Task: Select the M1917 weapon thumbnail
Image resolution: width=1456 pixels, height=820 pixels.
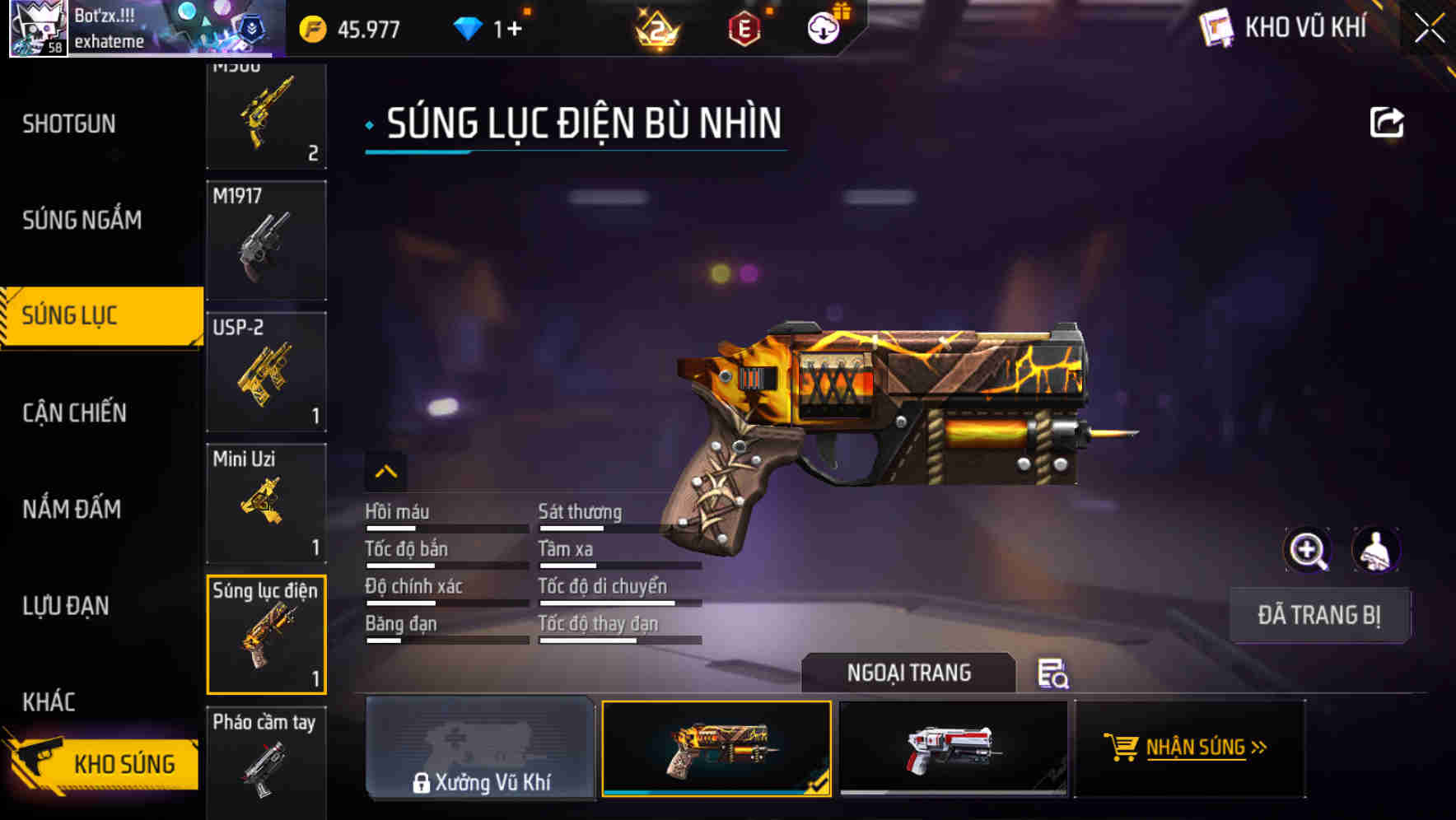Action: pyautogui.click(x=266, y=240)
